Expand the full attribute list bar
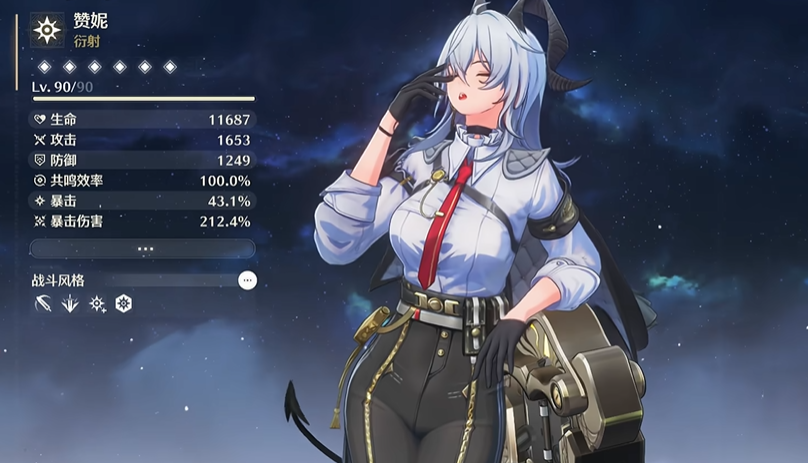Screen dimensions: 808x463 pyautogui.click(x=143, y=248)
